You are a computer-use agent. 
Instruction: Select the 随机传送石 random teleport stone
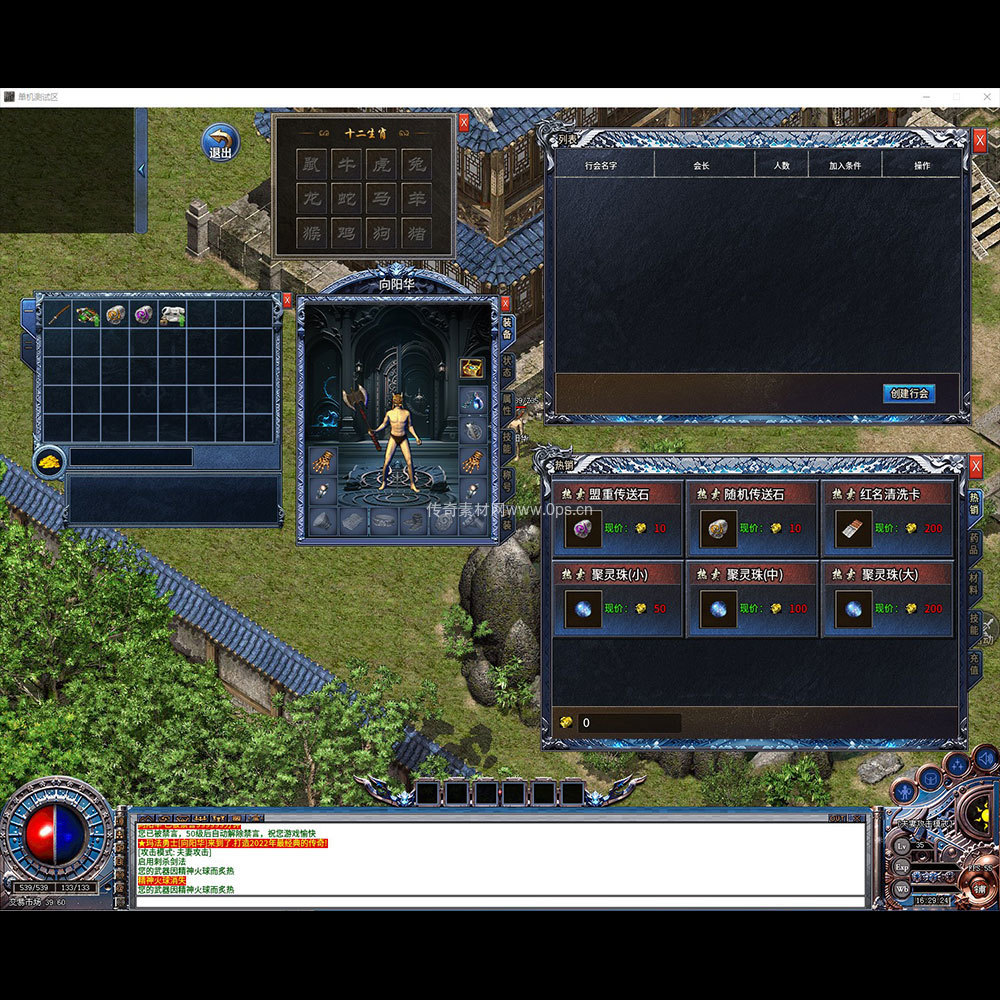point(717,528)
